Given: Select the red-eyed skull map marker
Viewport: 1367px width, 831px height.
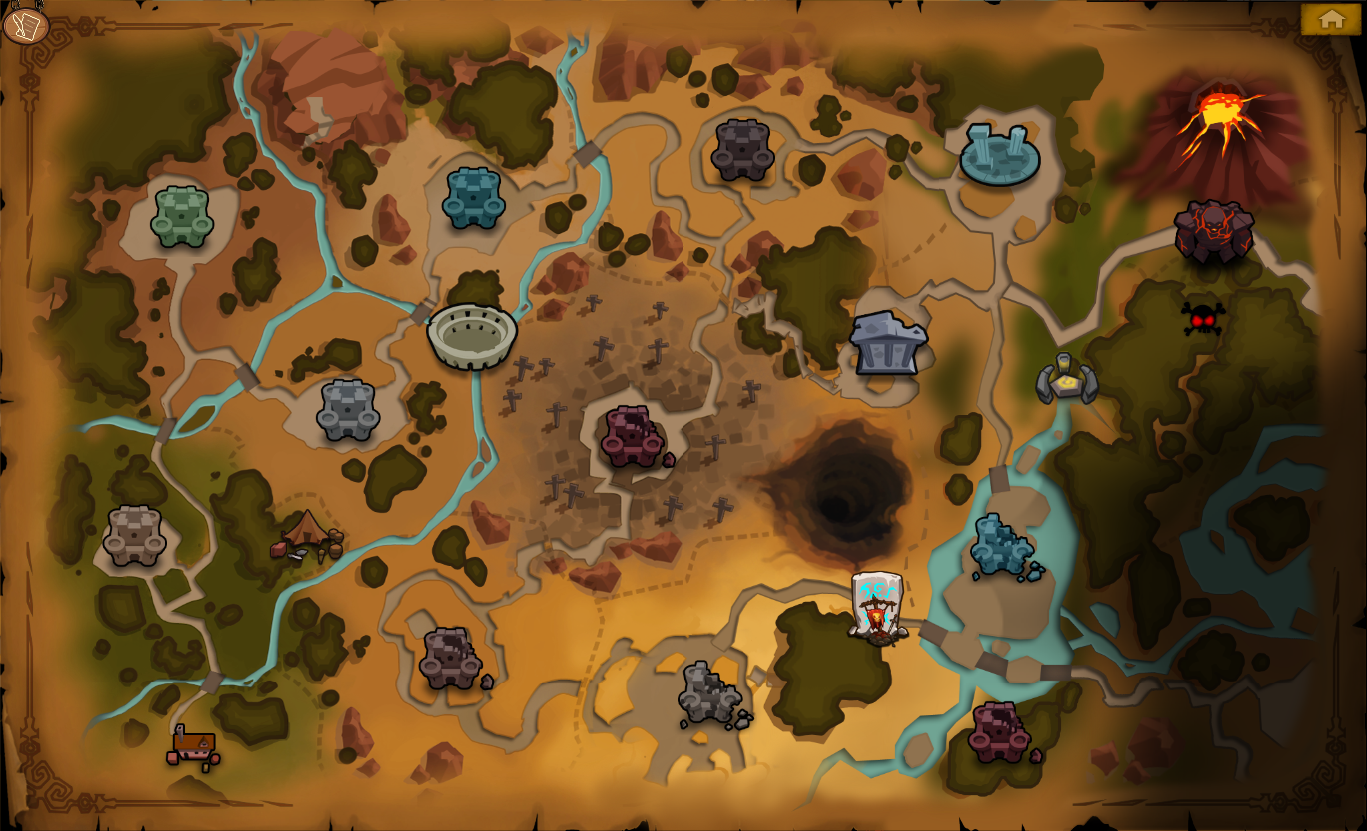Looking at the screenshot, I should pos(1202,319).
